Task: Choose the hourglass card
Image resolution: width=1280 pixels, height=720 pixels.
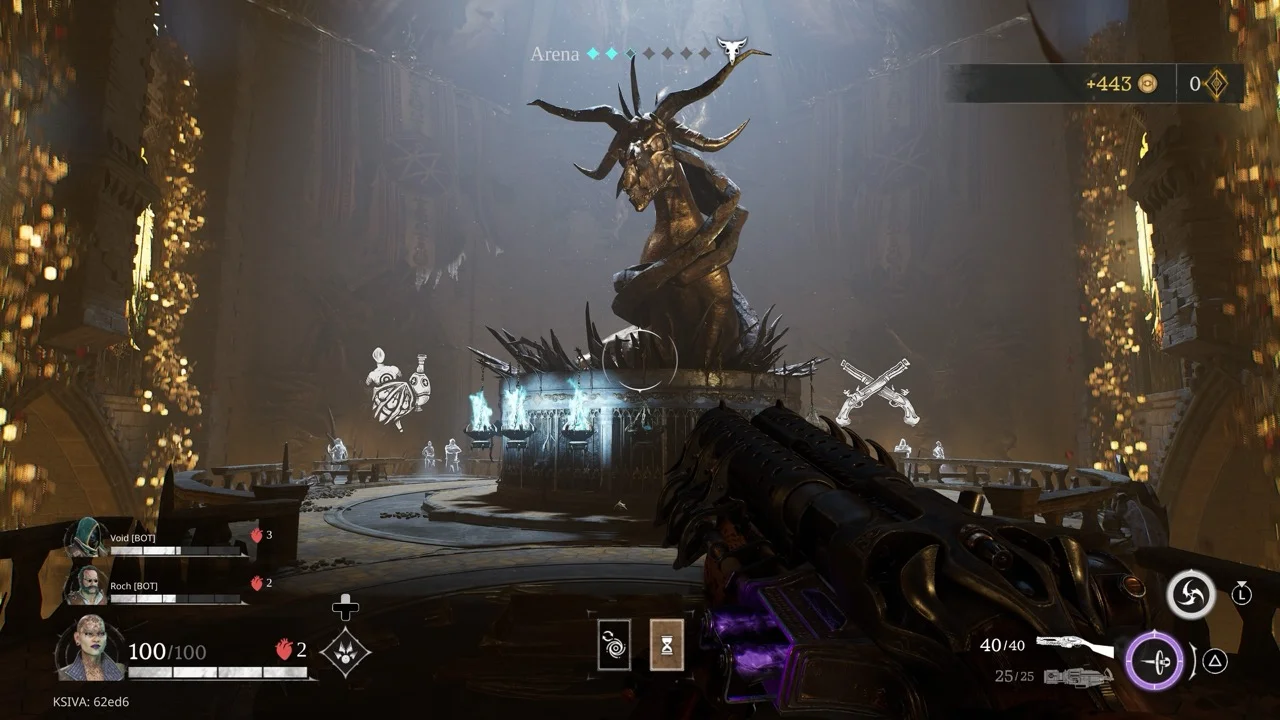Action: (666, 644)
